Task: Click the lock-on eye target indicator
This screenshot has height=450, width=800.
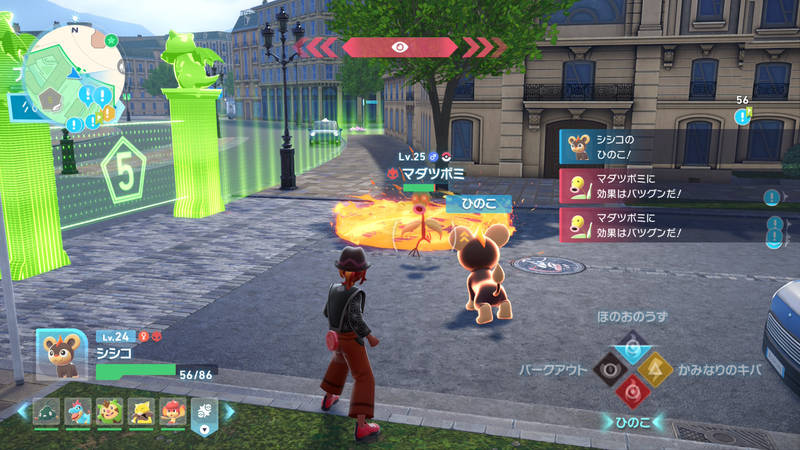Action: (x=400, y=47)
